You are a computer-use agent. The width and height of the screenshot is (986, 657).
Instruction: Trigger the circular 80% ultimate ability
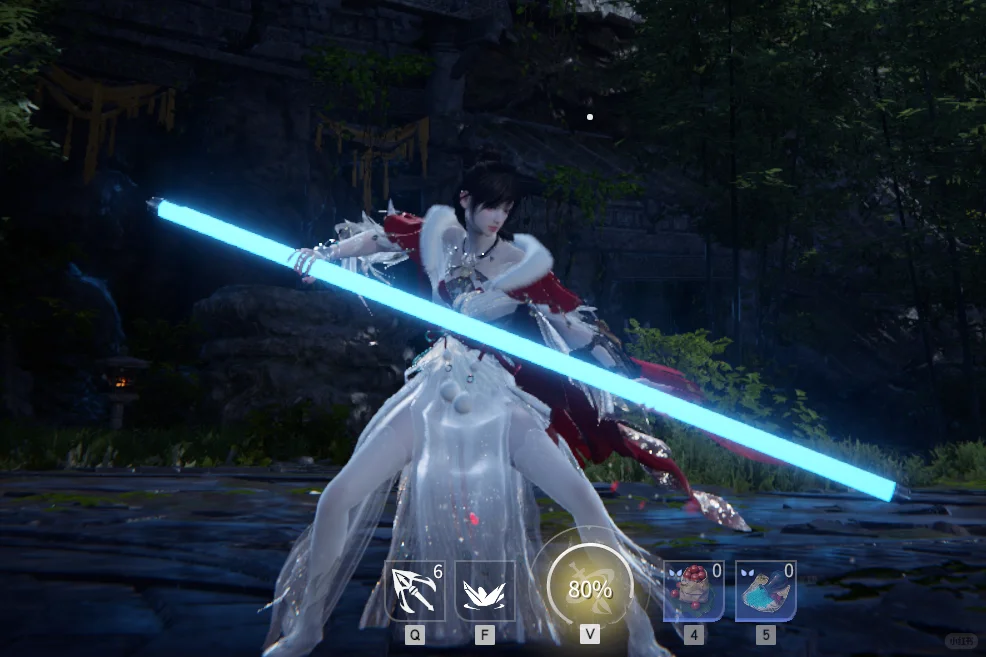(x=588, y=588)
